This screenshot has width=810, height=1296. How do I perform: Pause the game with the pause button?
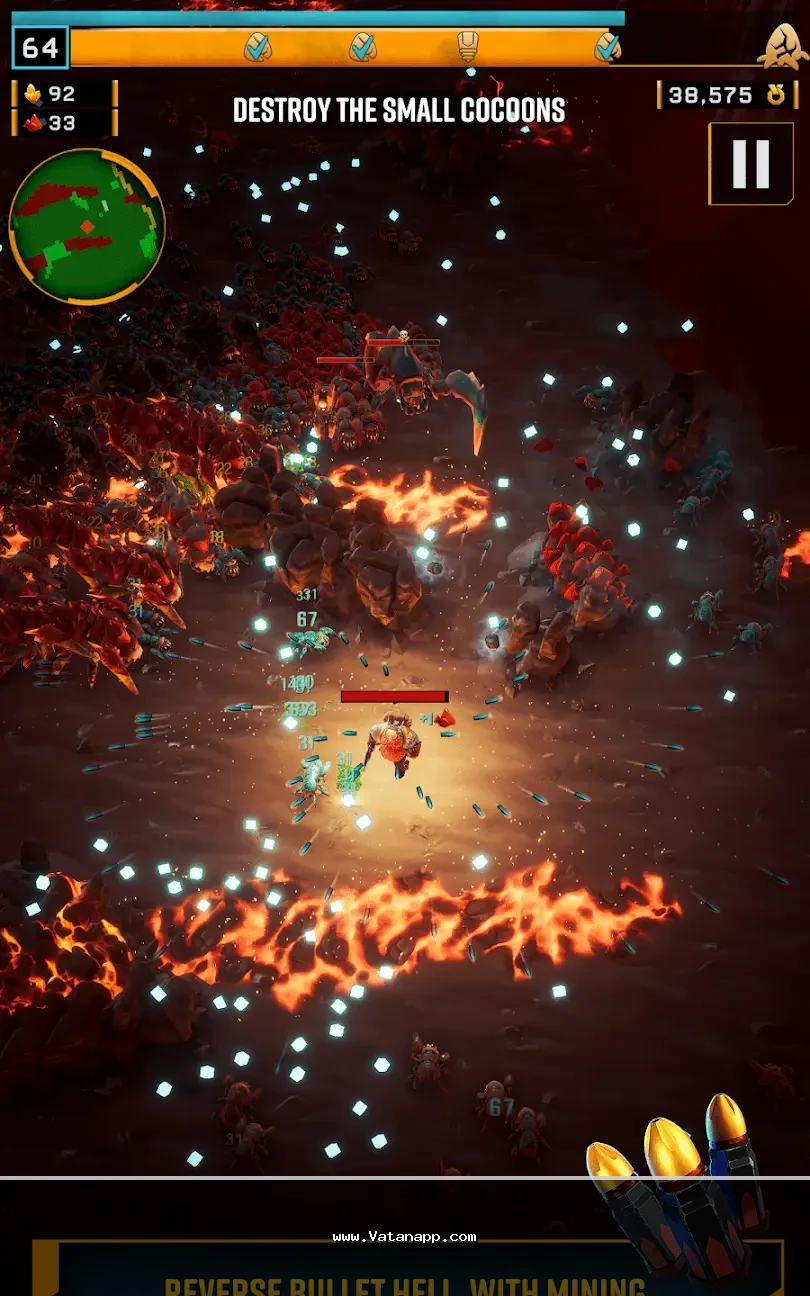click(750, 164)
